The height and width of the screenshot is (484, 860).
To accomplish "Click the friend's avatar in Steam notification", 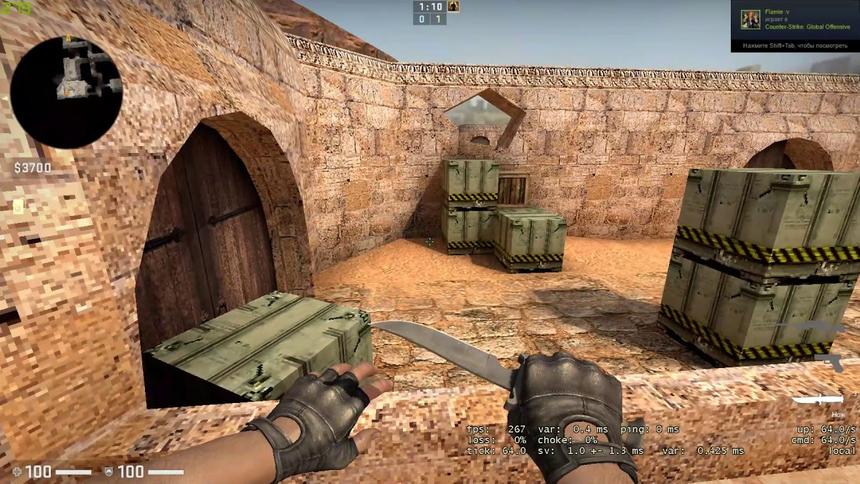I will 750,19.
